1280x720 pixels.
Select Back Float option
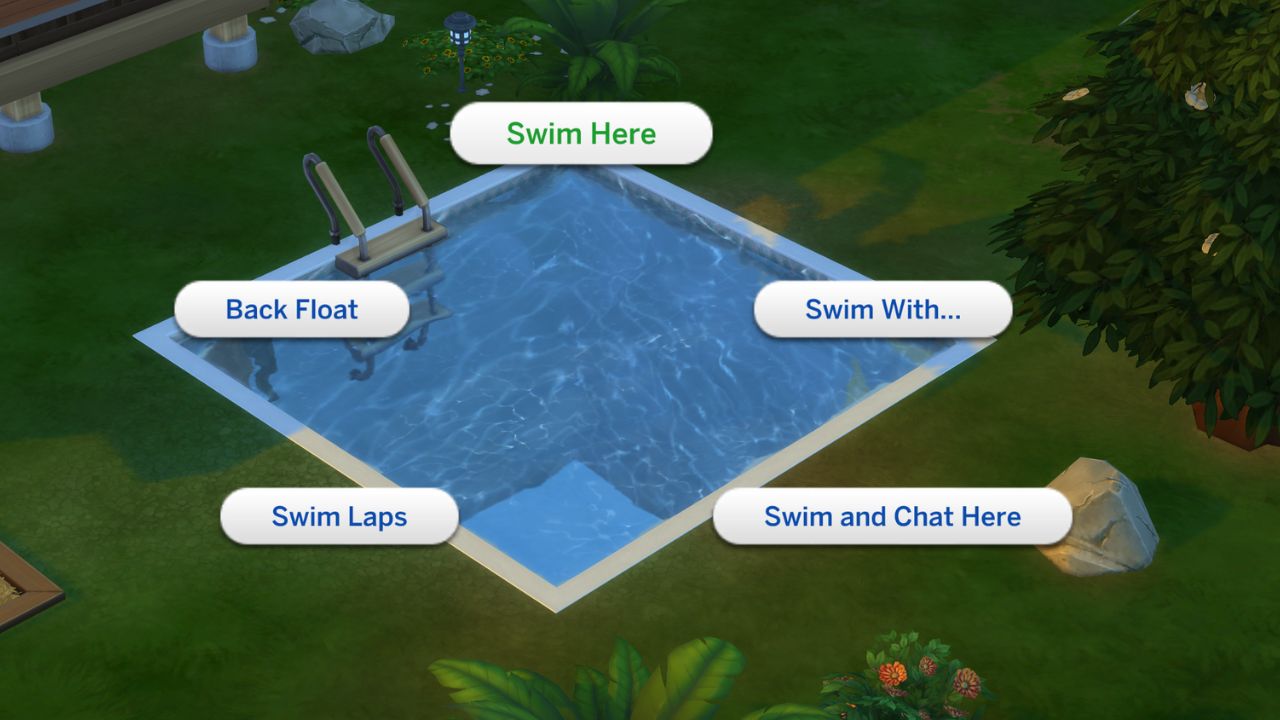coord(292,310)
